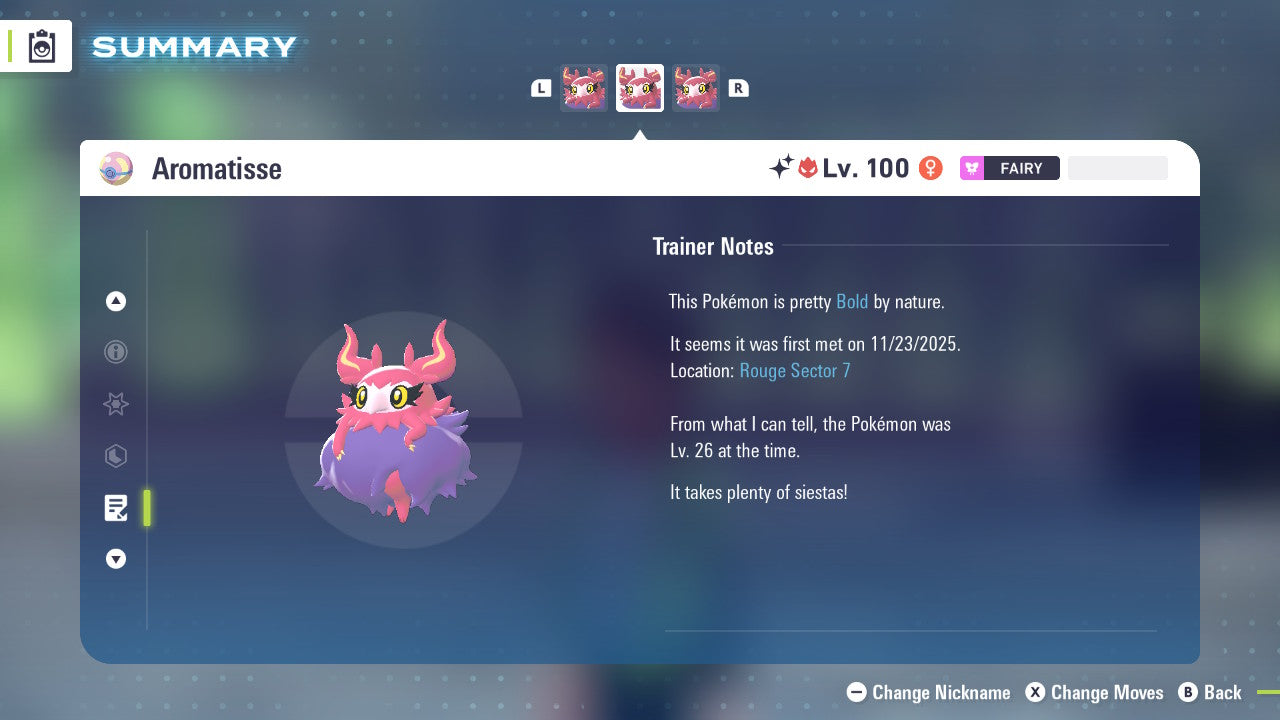Click the red mark icon before Lv. 100
Screen dimensions: 1280x720
(x=806, y=168)
